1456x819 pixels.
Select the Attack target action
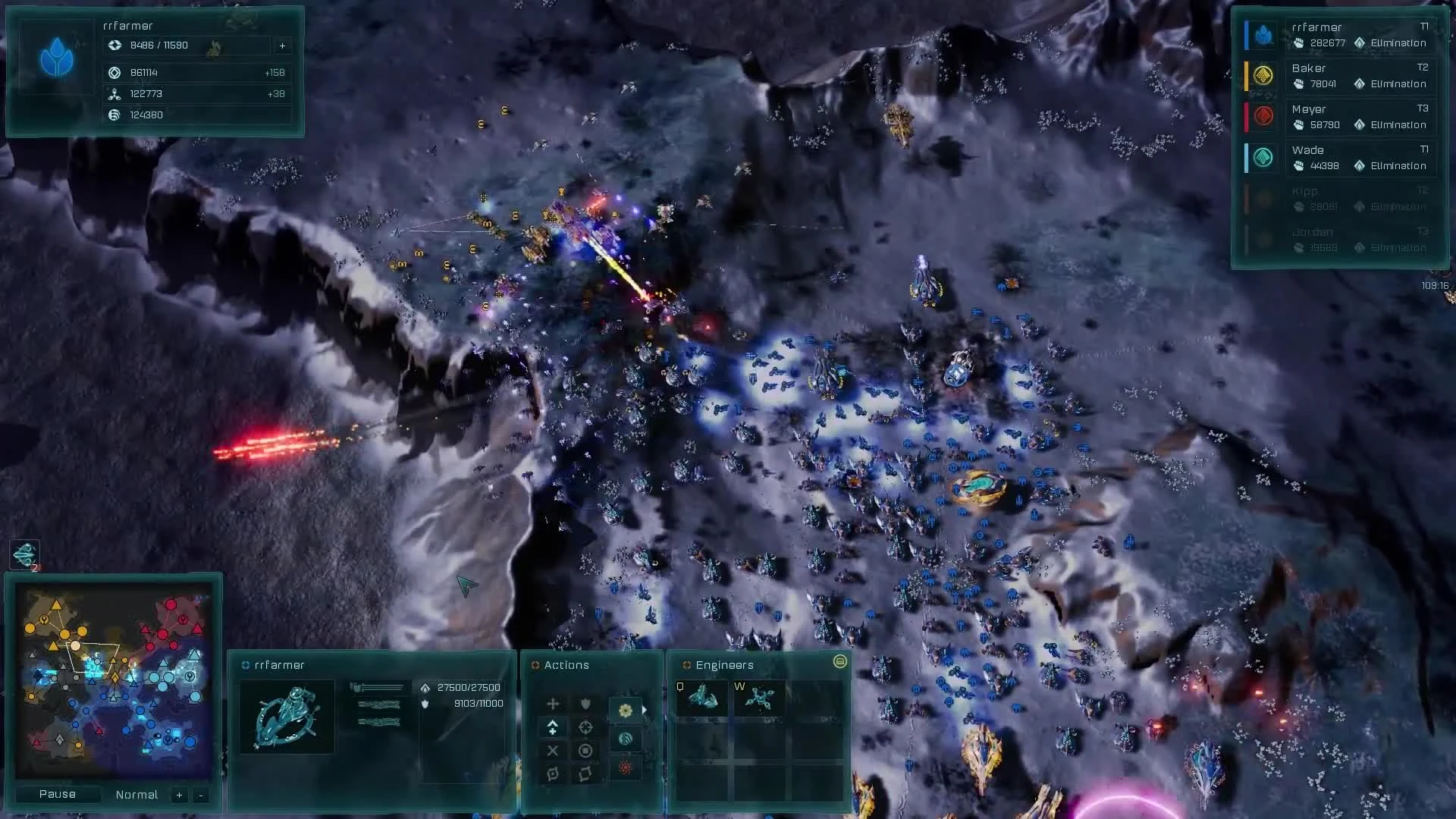(x=585, y=728)
